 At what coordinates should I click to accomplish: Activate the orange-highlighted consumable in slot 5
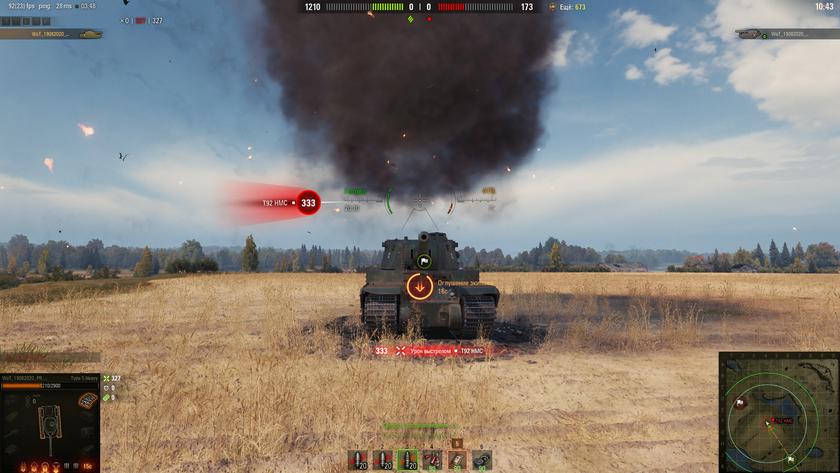457,460
